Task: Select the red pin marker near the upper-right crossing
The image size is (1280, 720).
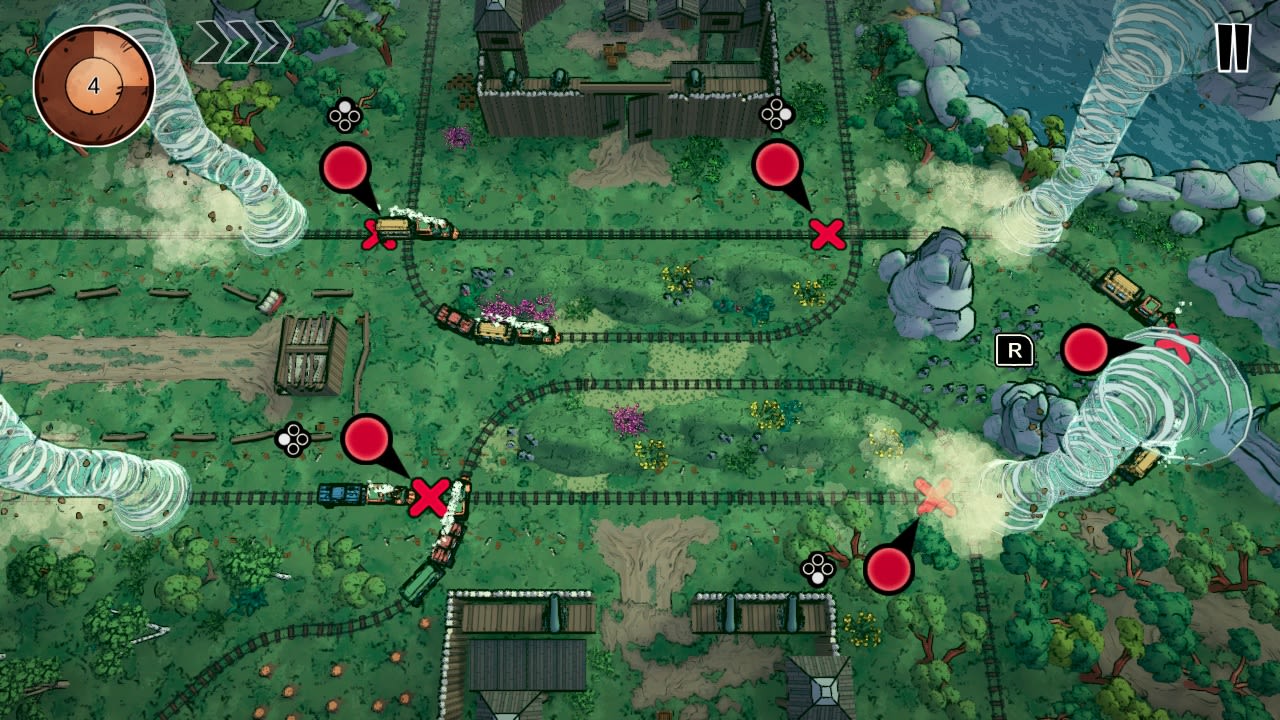Action: click(779, 166)
